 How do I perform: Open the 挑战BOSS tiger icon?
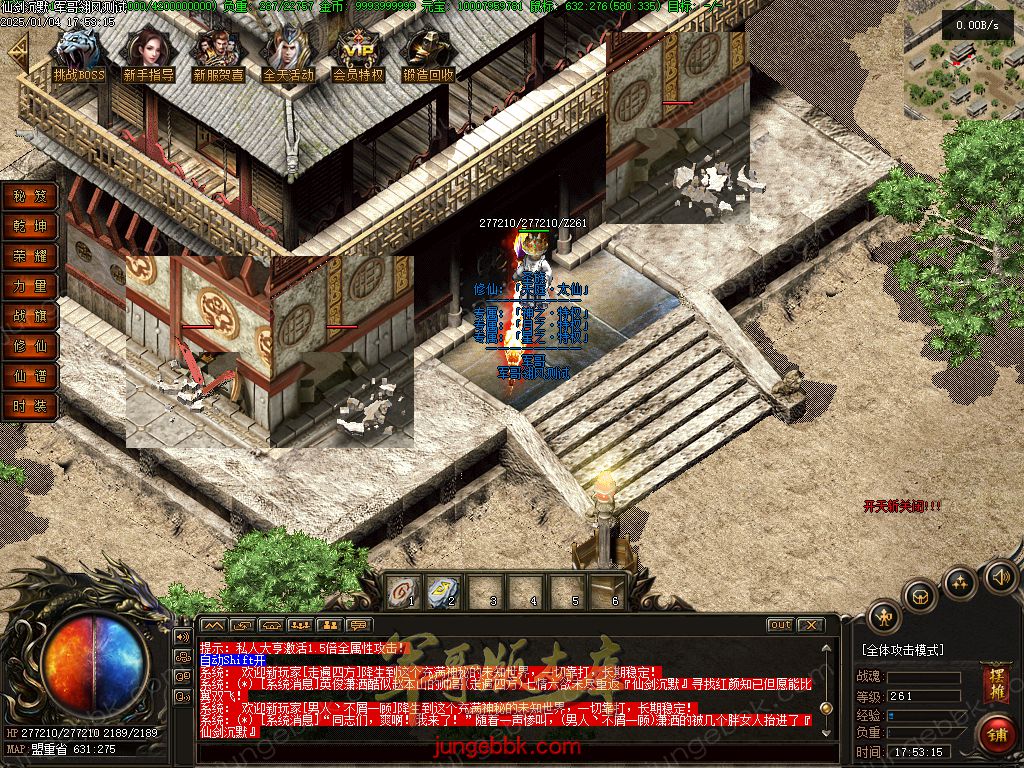(79, 55)
